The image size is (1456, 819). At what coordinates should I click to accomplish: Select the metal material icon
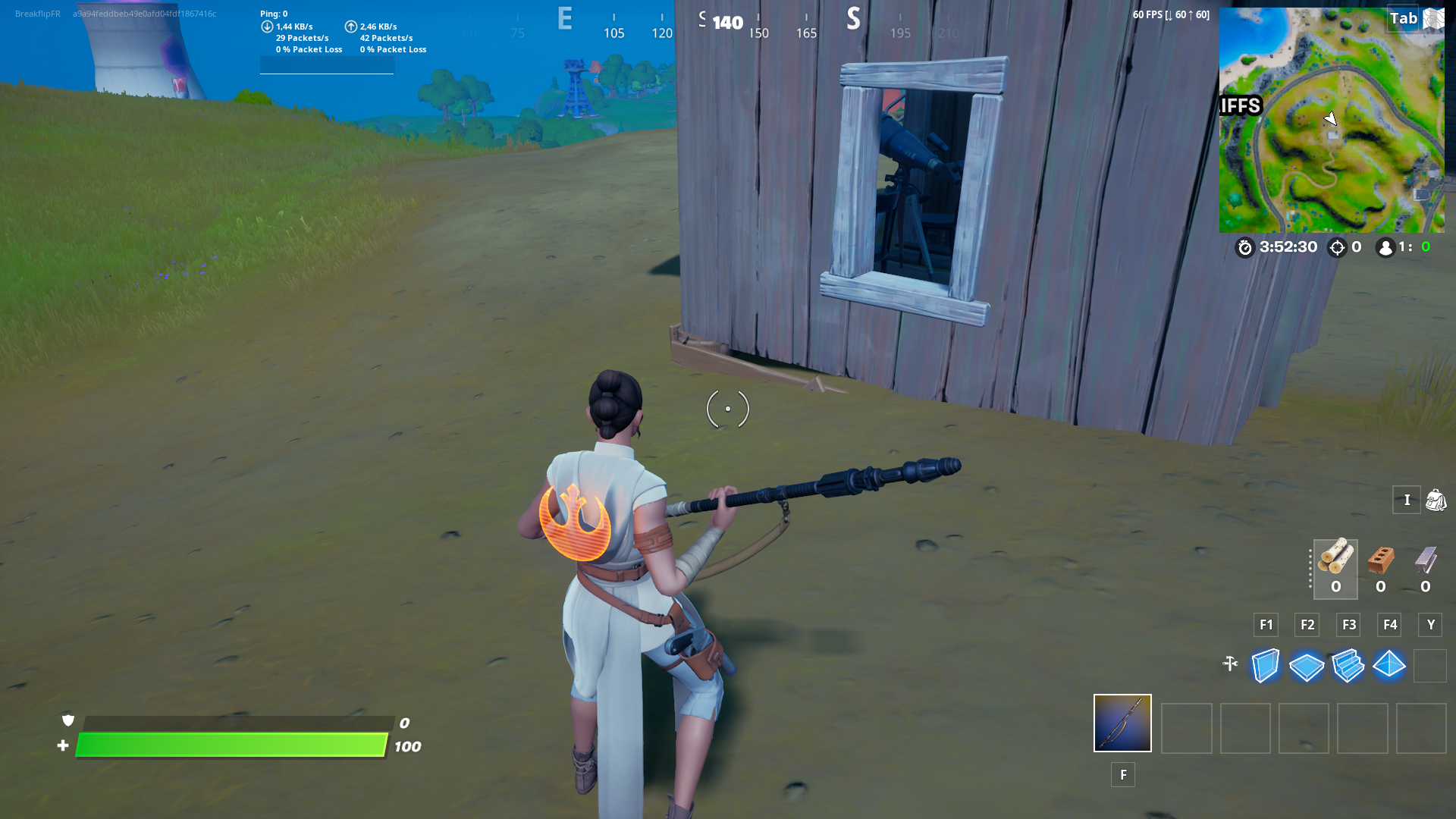coord(1426,561)
